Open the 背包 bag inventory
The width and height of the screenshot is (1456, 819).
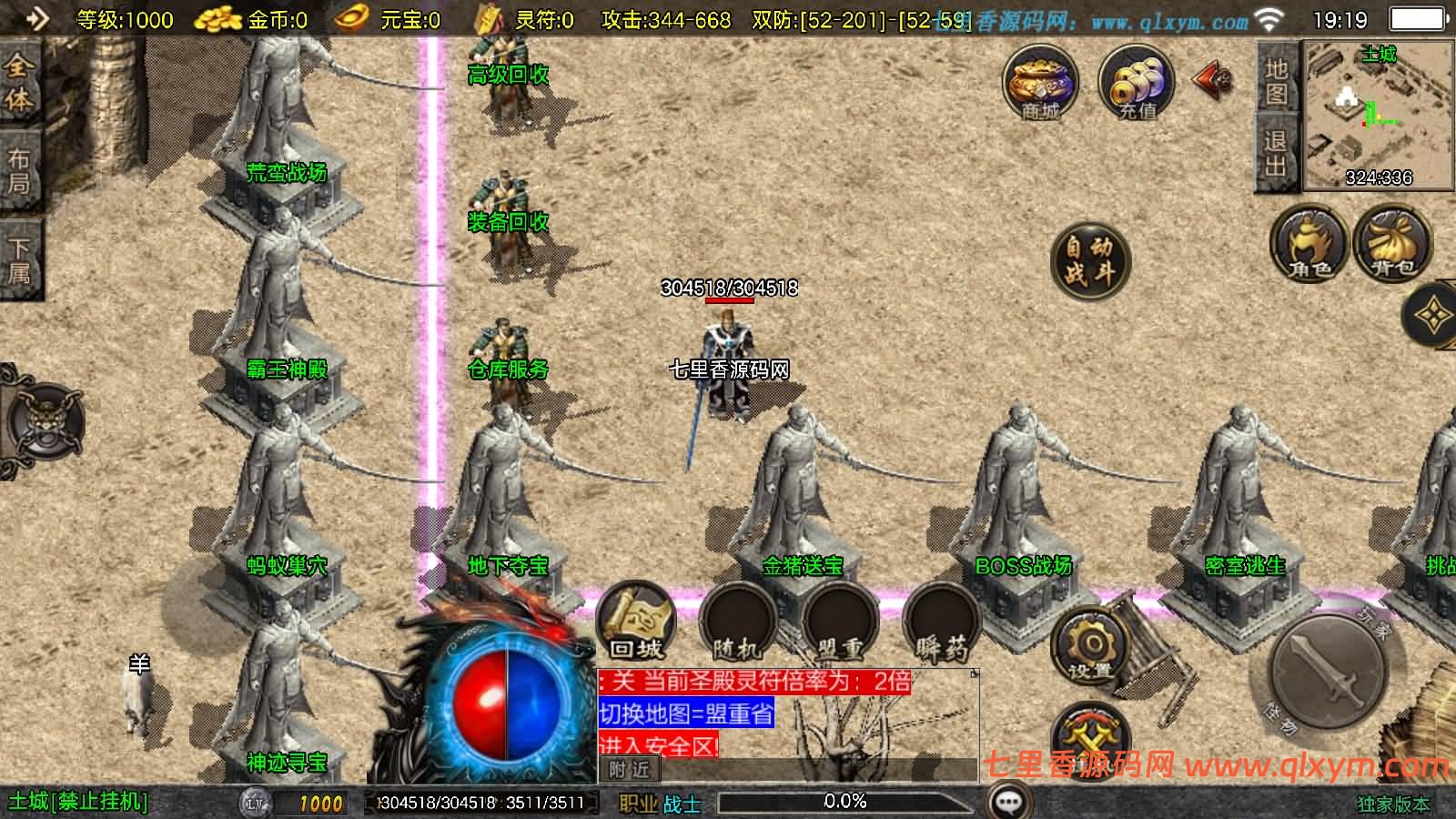tap(1392, 242)
